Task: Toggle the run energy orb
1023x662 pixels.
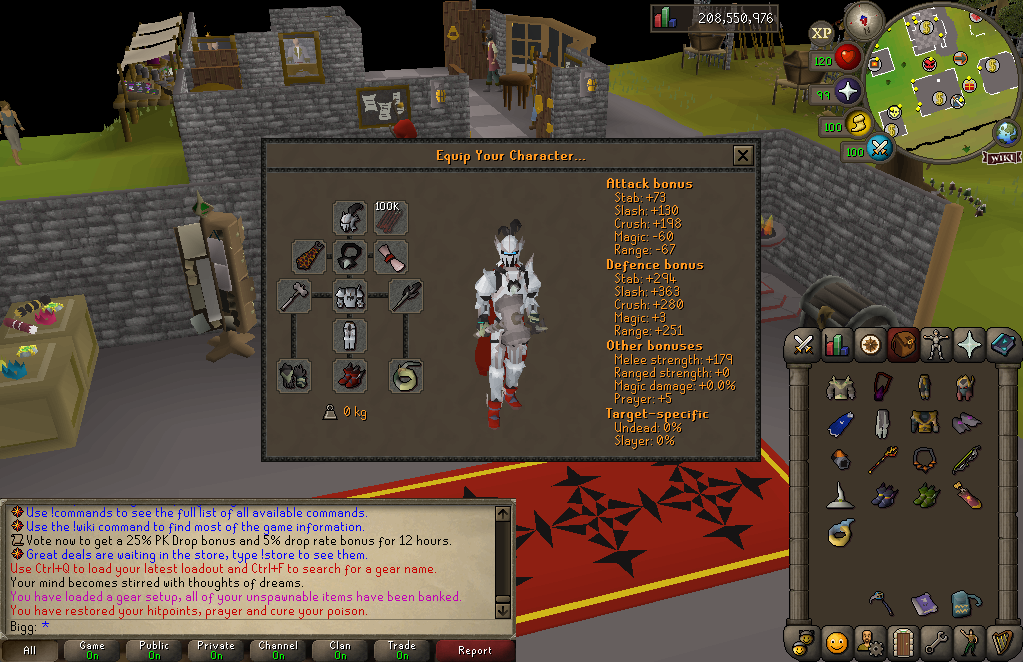Action: pyautogui.click(x=857, y=124)
